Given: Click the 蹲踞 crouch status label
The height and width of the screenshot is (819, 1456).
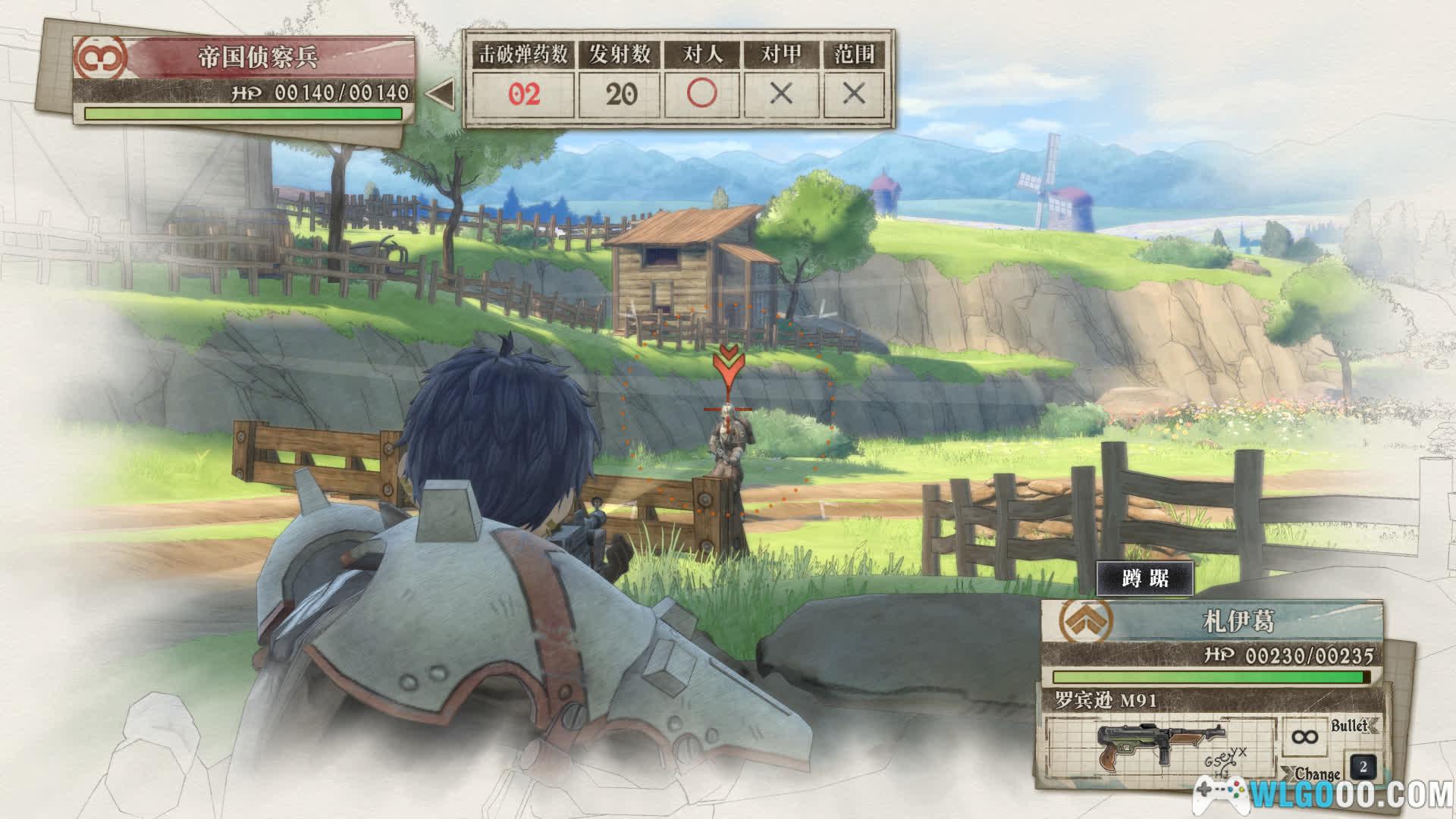Looking at the screenshot, I should (1145, 579).
